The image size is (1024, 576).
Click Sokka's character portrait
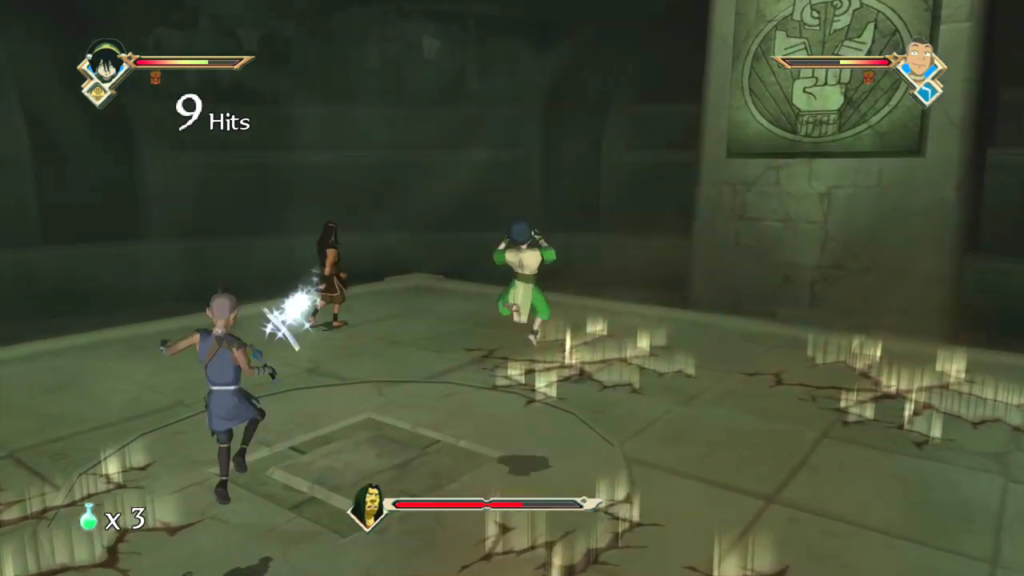coord(919,61)
